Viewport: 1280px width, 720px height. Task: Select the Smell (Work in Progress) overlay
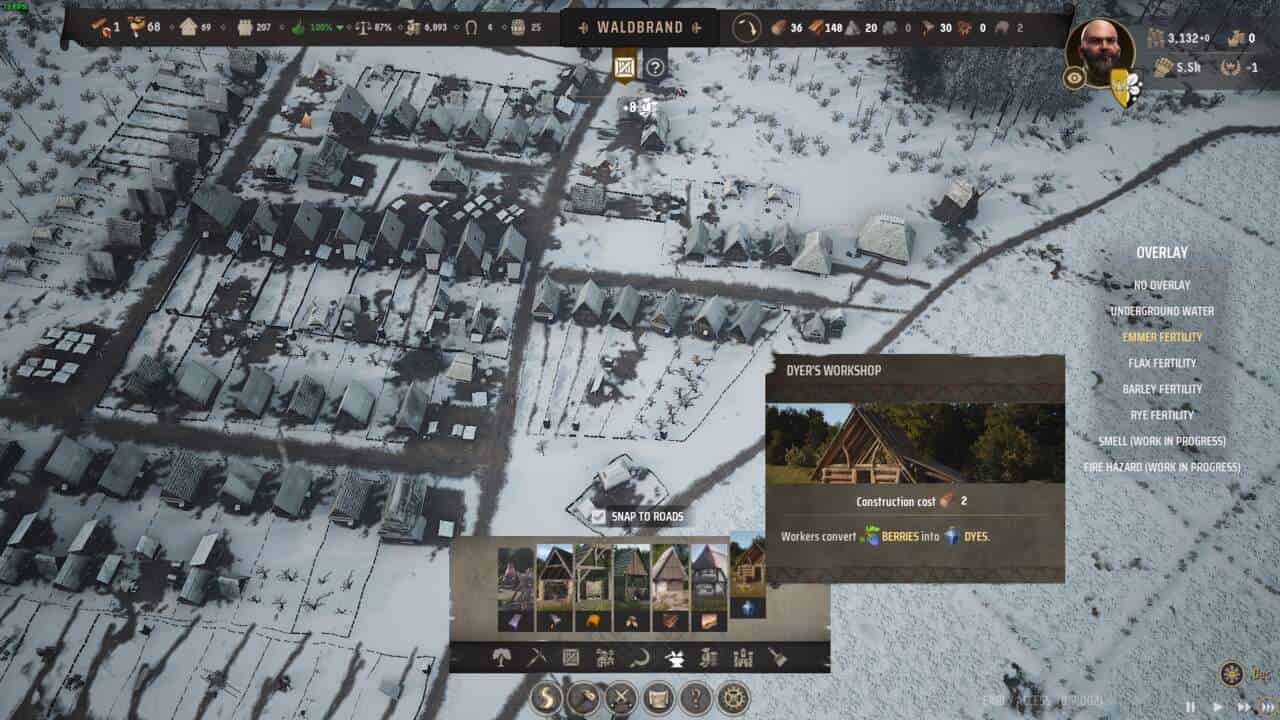(x=1162, y=441)
